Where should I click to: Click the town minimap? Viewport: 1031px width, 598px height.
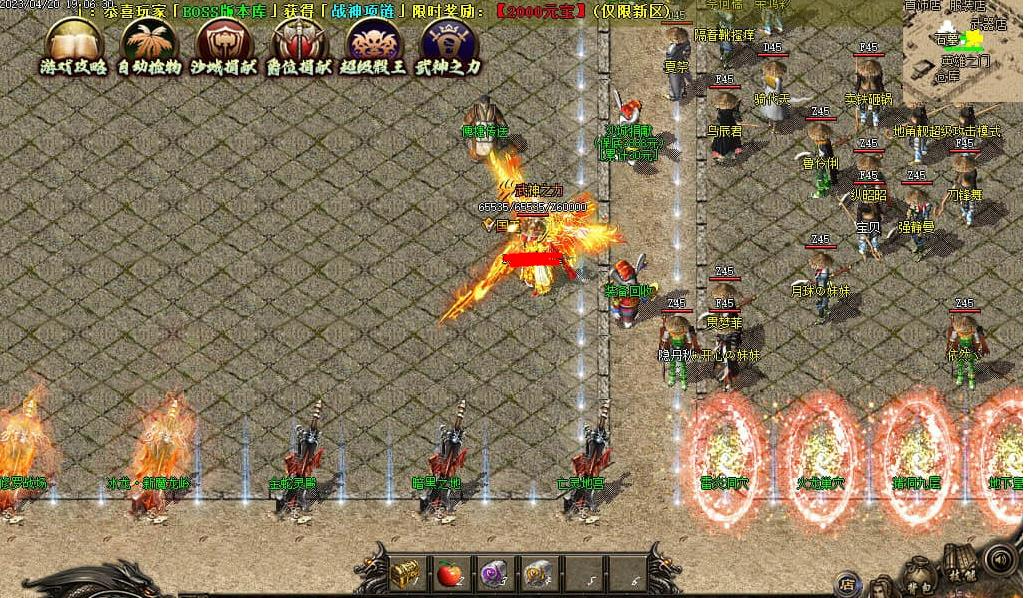coord(964,50)
